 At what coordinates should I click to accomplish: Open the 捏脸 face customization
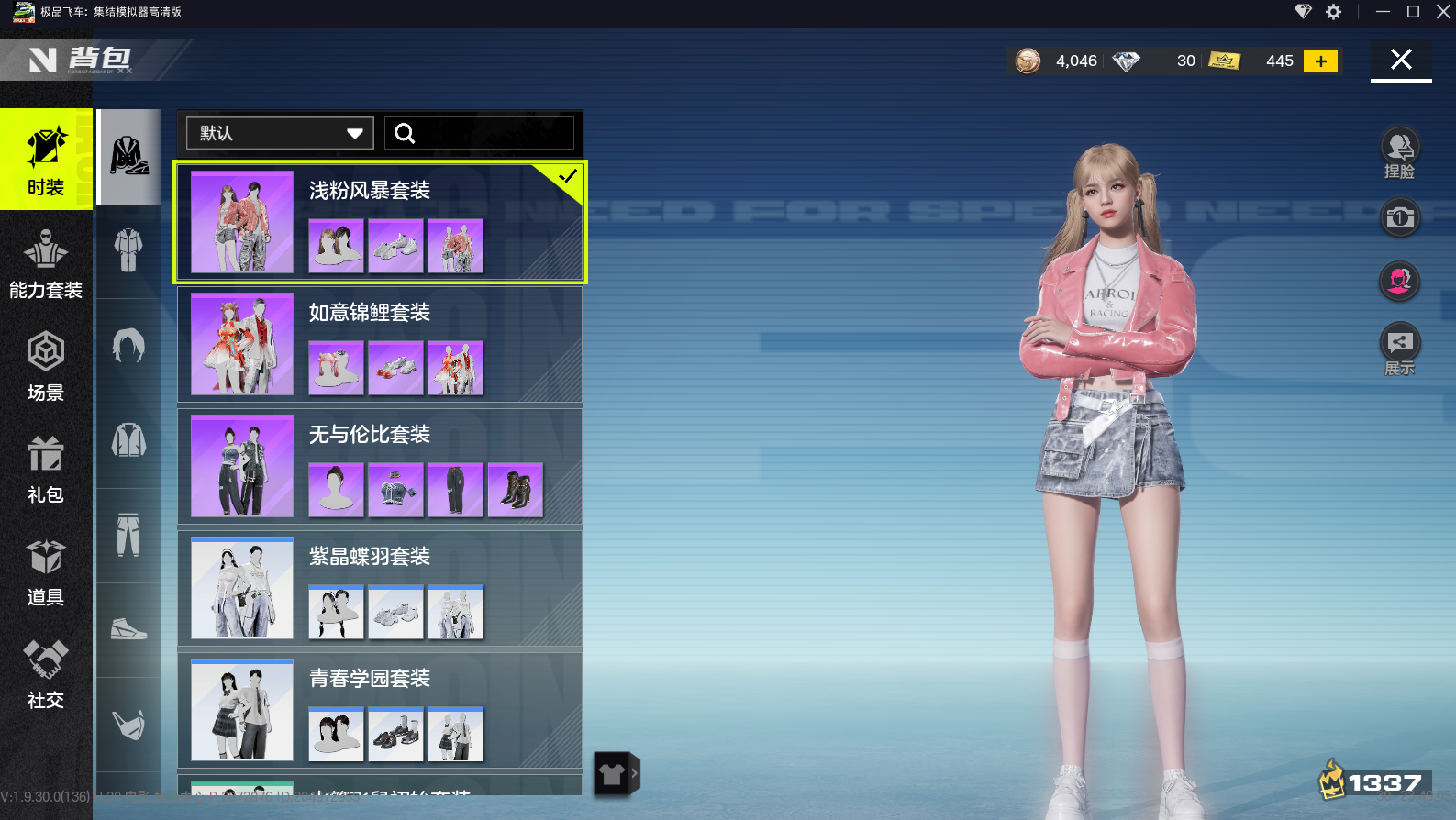click(1399, 151)
